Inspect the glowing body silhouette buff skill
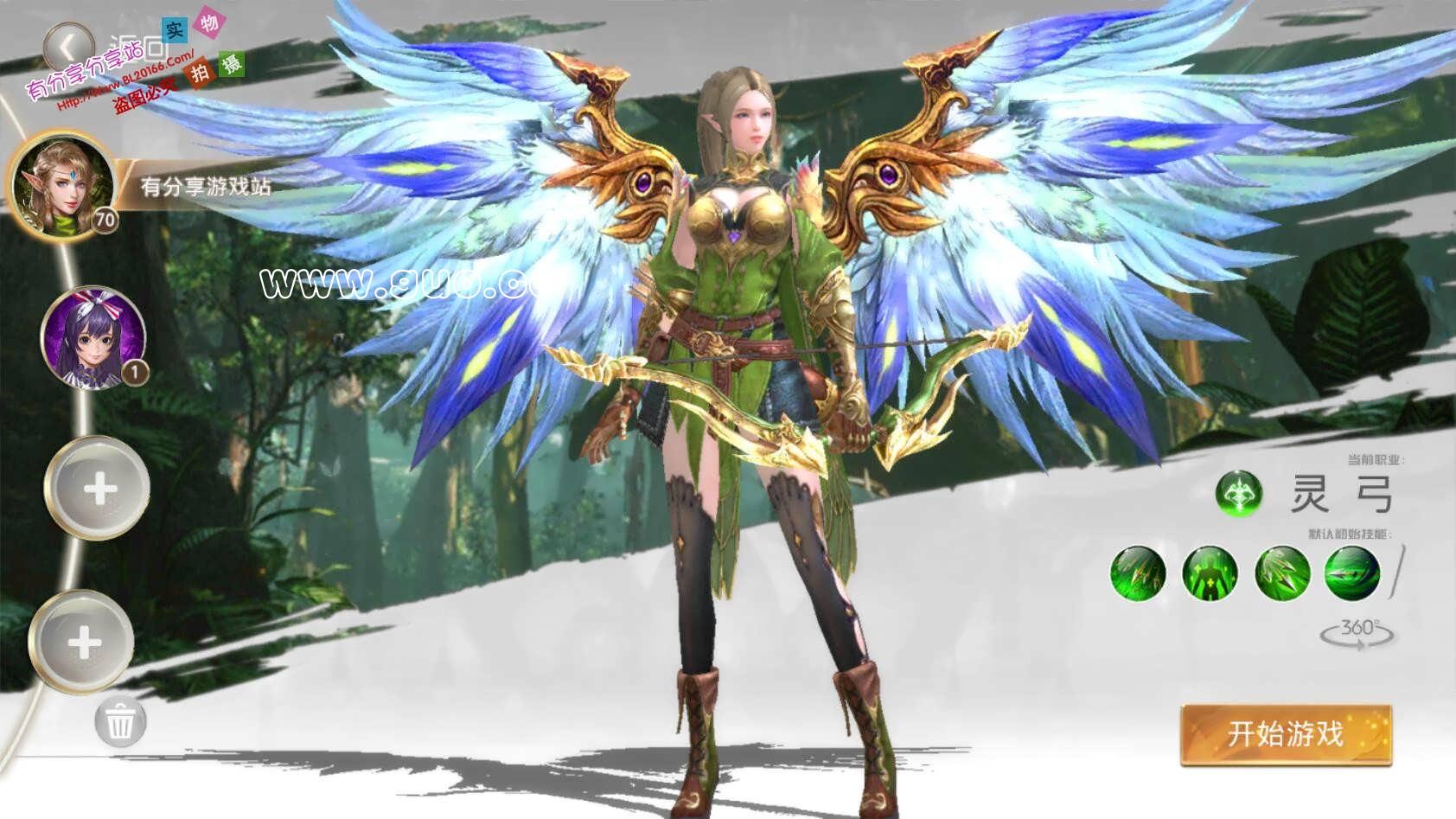 pos(1210,573)
